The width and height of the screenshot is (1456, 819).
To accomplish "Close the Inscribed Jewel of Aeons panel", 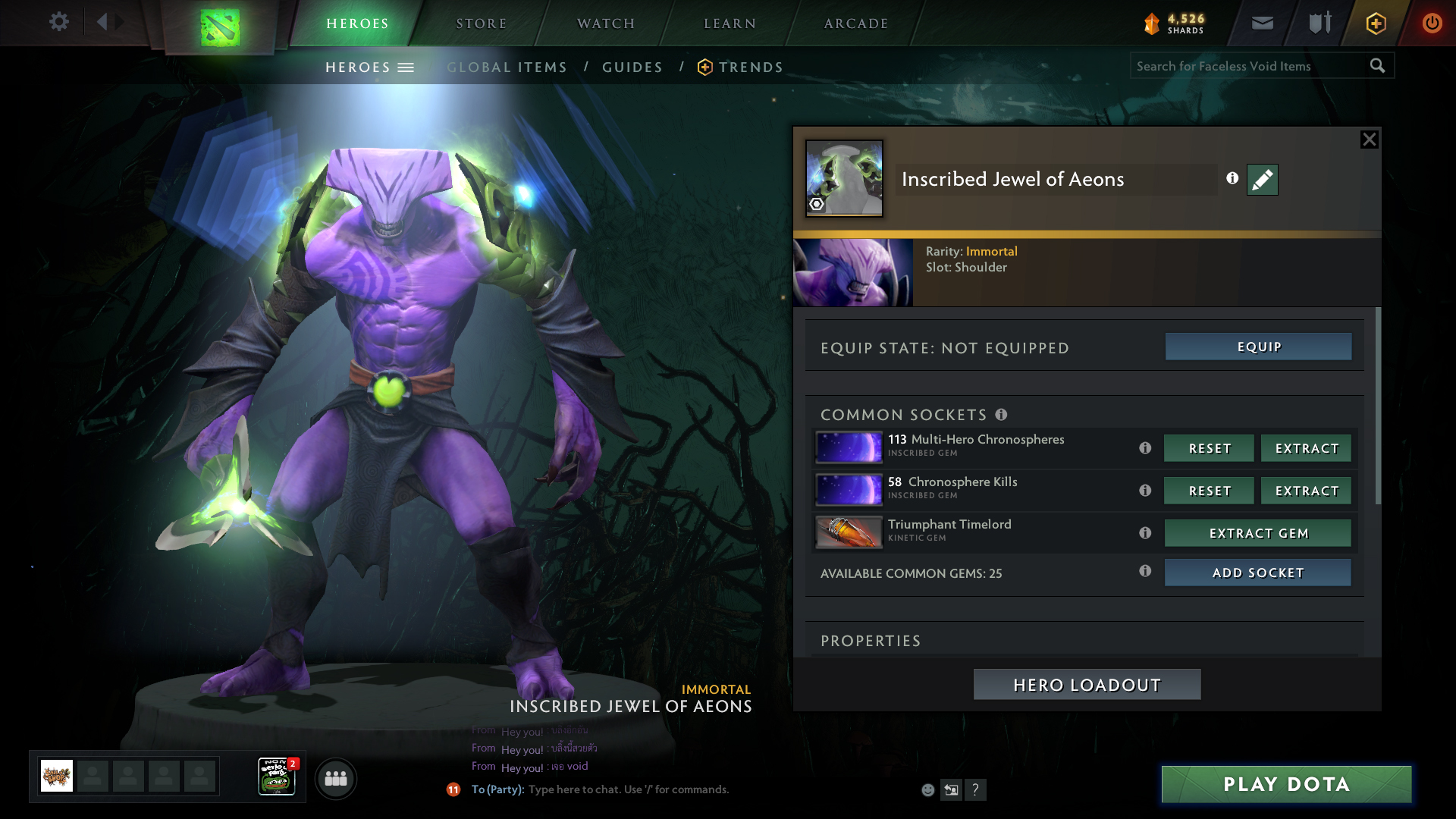I will coord(1369,140).
